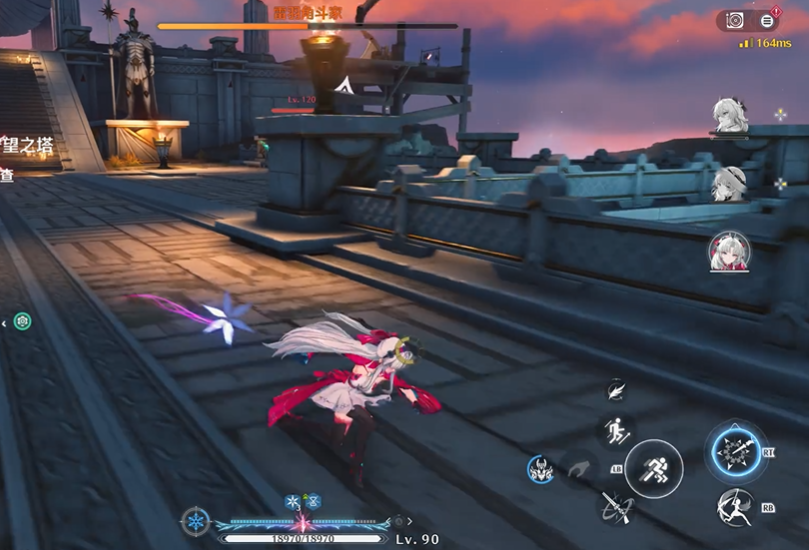Tap the central sprint dash button

point(653,468)
